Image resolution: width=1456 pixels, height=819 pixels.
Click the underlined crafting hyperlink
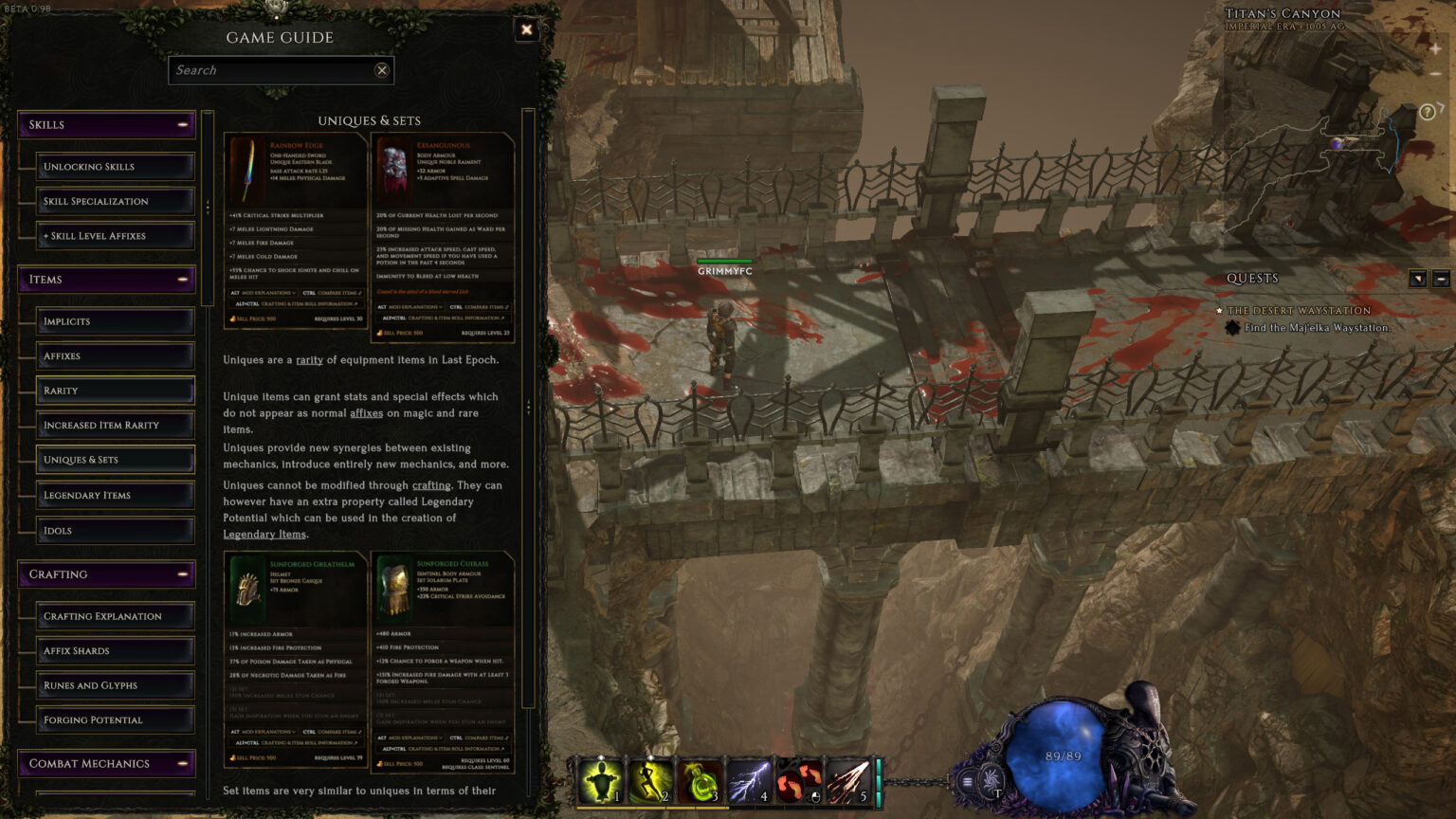click(x=431, y=485)
